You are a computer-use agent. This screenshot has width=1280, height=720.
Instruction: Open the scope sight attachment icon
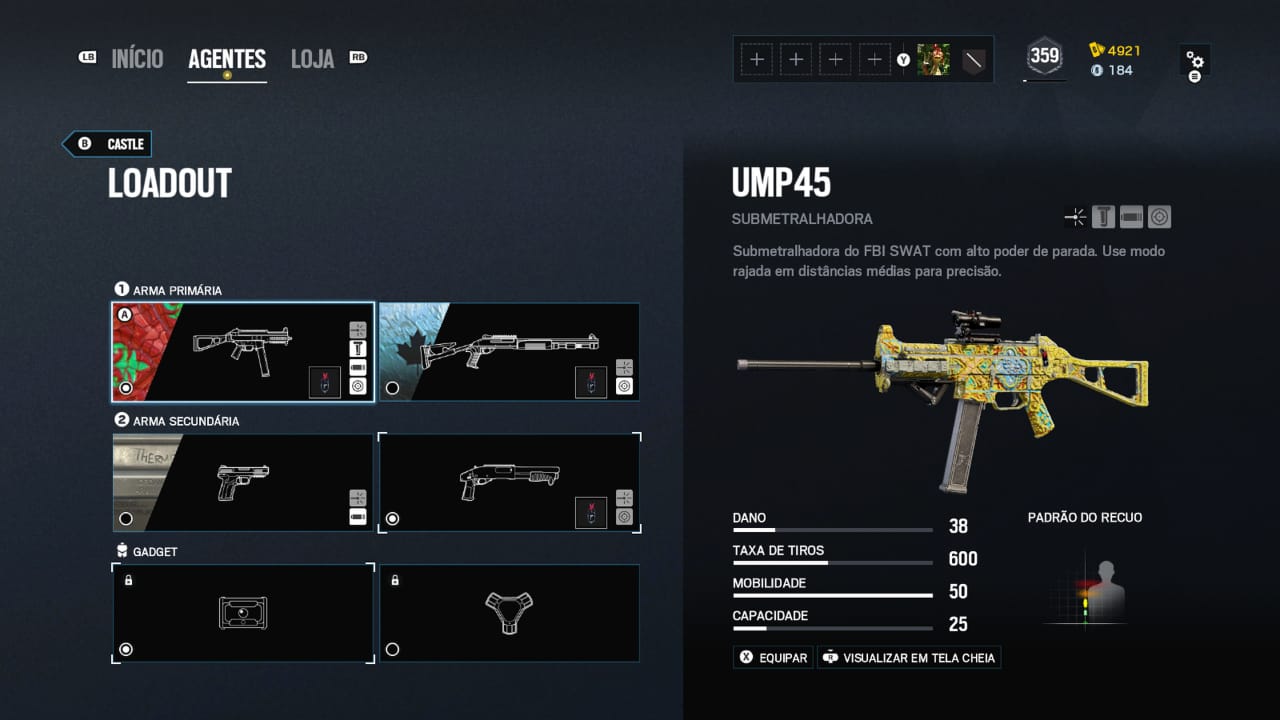point(1159,216)
